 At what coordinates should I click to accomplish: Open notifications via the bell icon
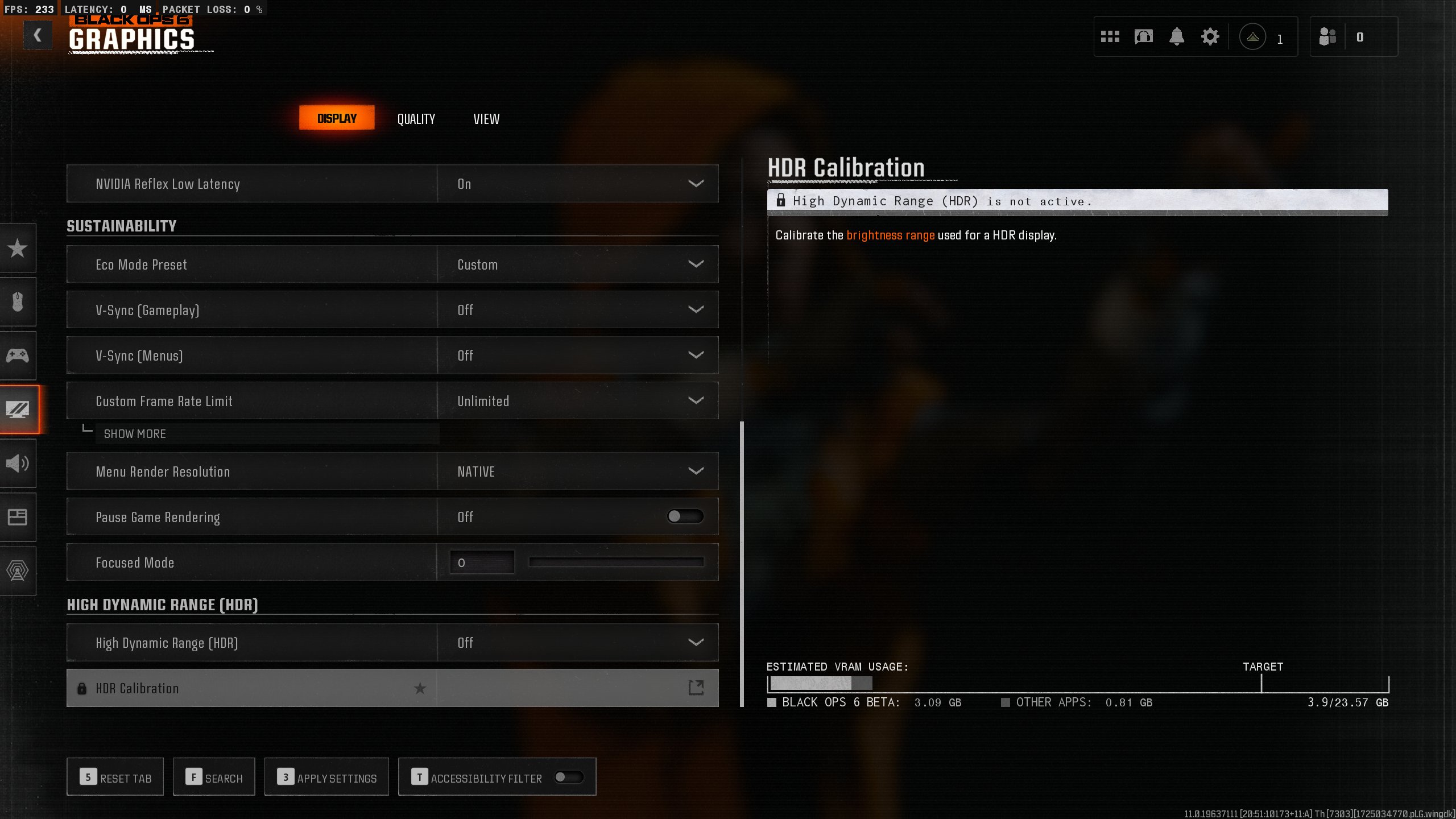point(1176,36)
